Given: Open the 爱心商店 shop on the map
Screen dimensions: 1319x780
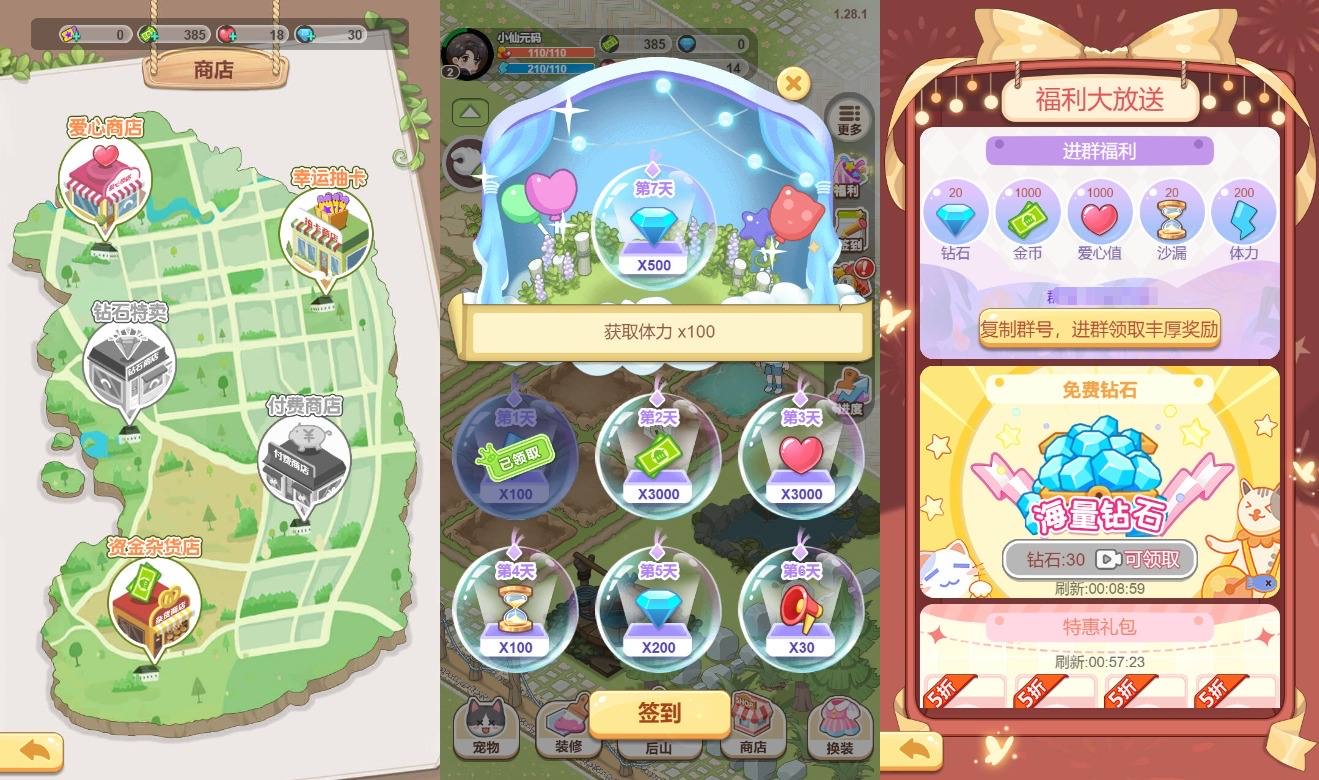Looking at the screenshot, I should coord(107,182).
